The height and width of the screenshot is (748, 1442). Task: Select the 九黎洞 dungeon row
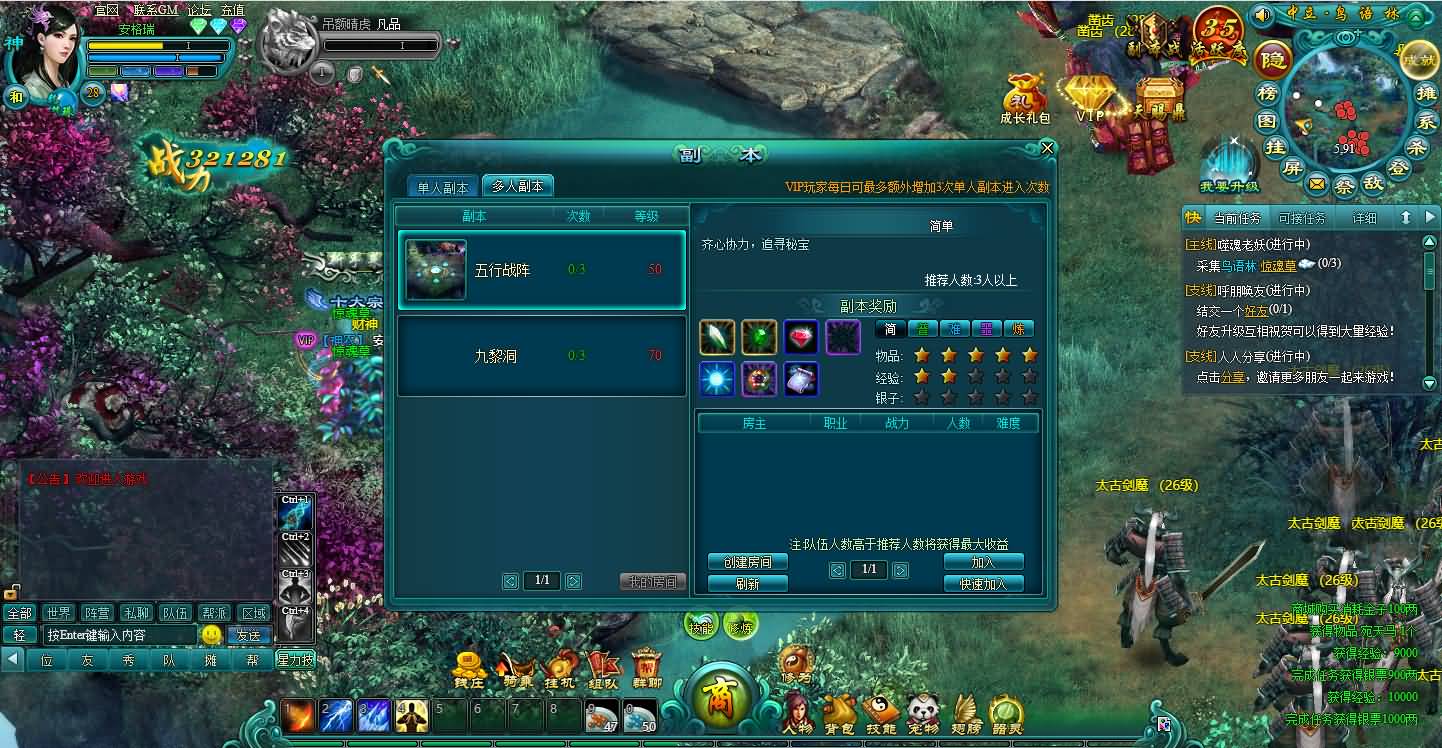[541, 356]
